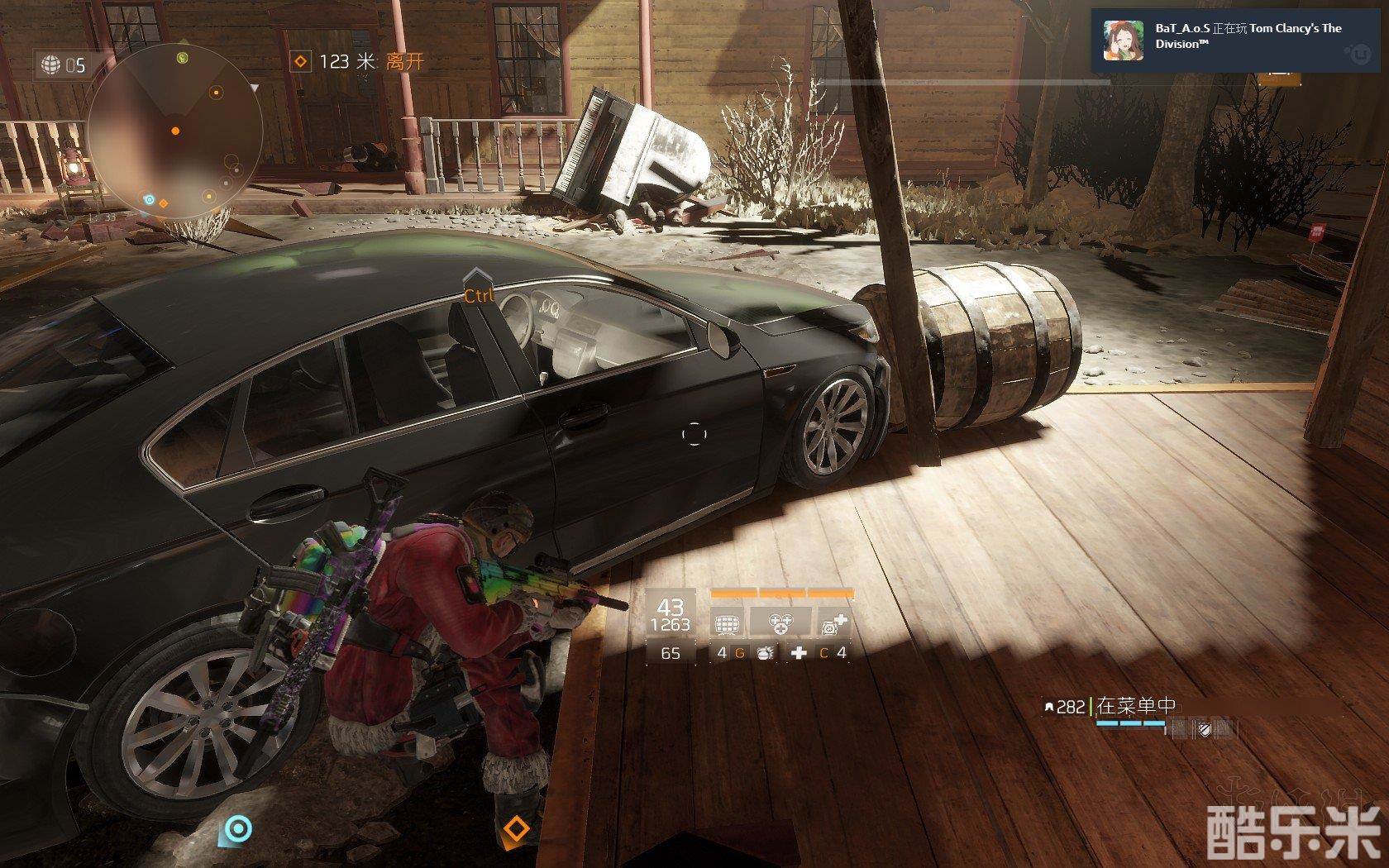Select the orange diamond objective tracker icon
The image size is (1389, 868).
click(302, 61)
